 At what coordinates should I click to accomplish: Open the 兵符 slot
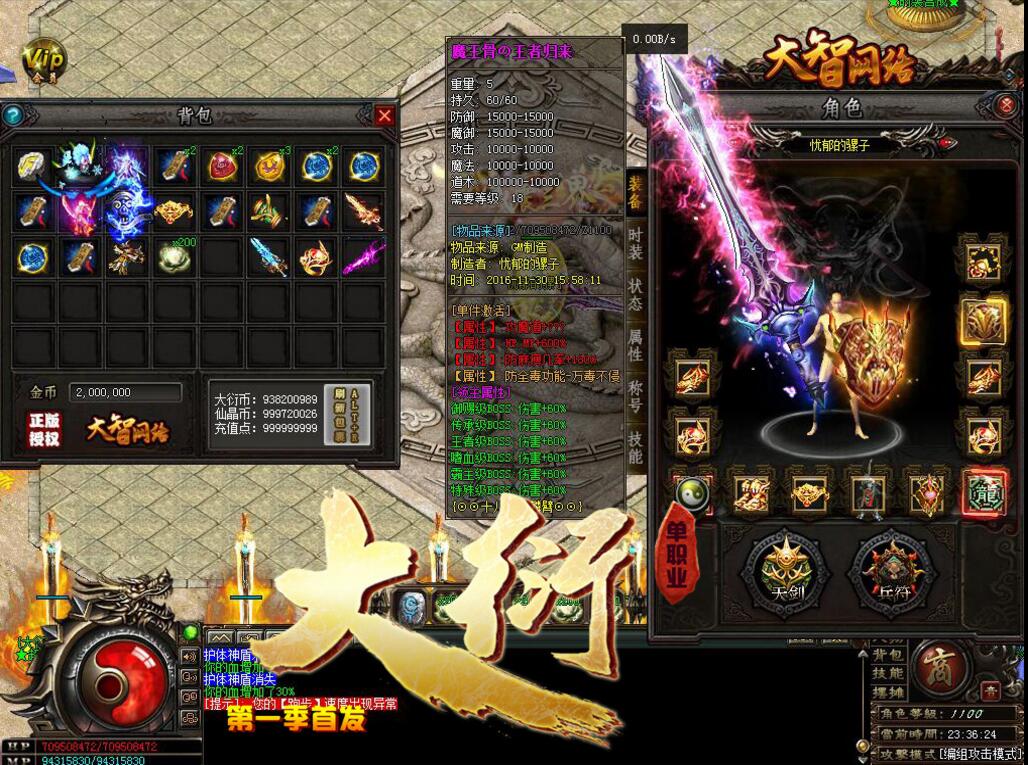point(892,571)
